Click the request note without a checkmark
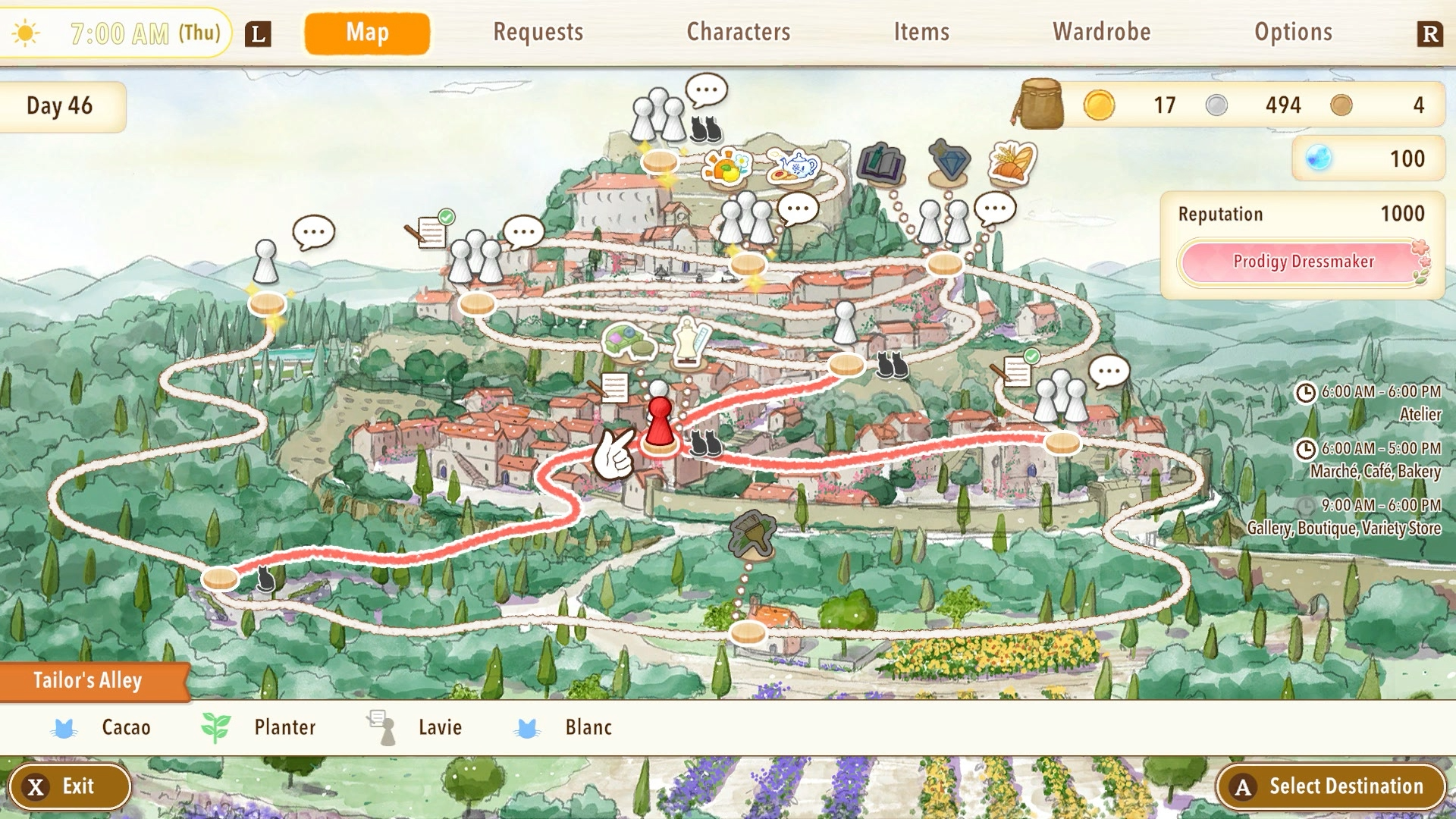The image size is (1456, 819). (x=611, y=388)
